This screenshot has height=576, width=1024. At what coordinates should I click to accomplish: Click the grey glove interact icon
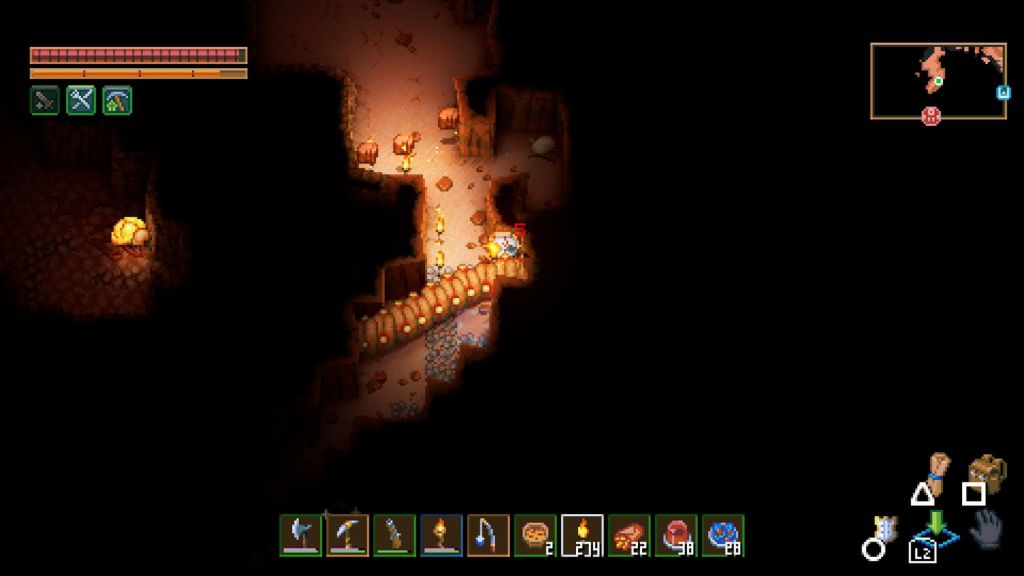[985, 528]
